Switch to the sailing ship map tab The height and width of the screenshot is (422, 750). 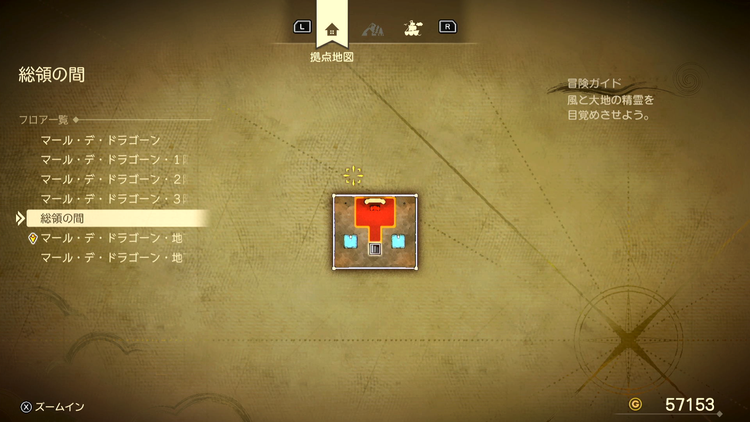point(410,28)
